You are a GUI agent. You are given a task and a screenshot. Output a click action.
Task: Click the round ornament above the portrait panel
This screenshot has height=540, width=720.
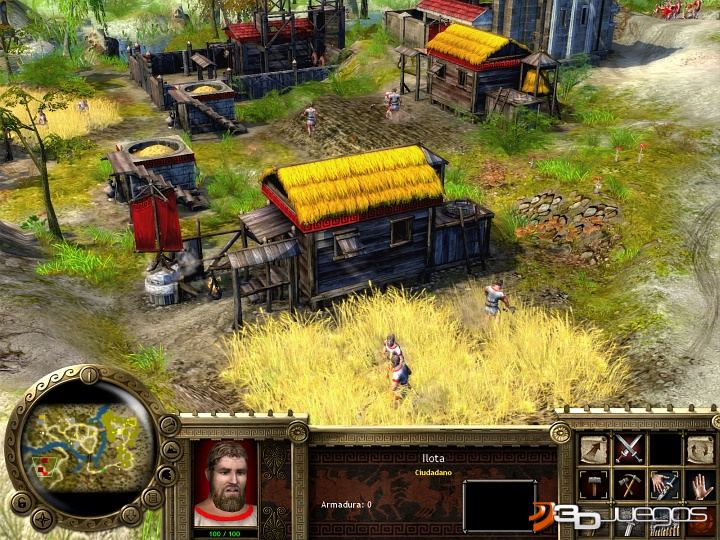[x=298, y=432]
